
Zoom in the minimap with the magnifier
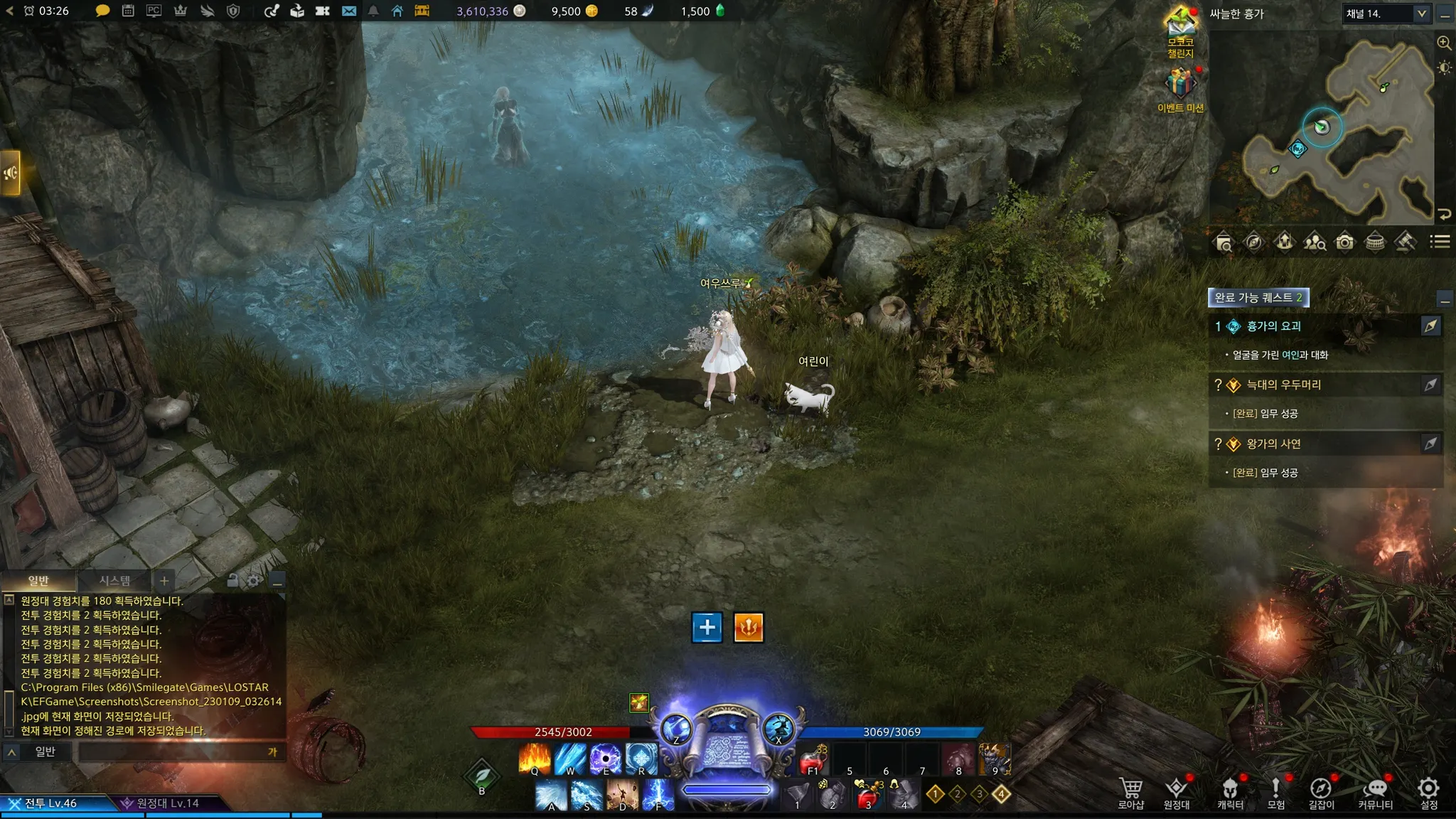[x=1444, y=43]
